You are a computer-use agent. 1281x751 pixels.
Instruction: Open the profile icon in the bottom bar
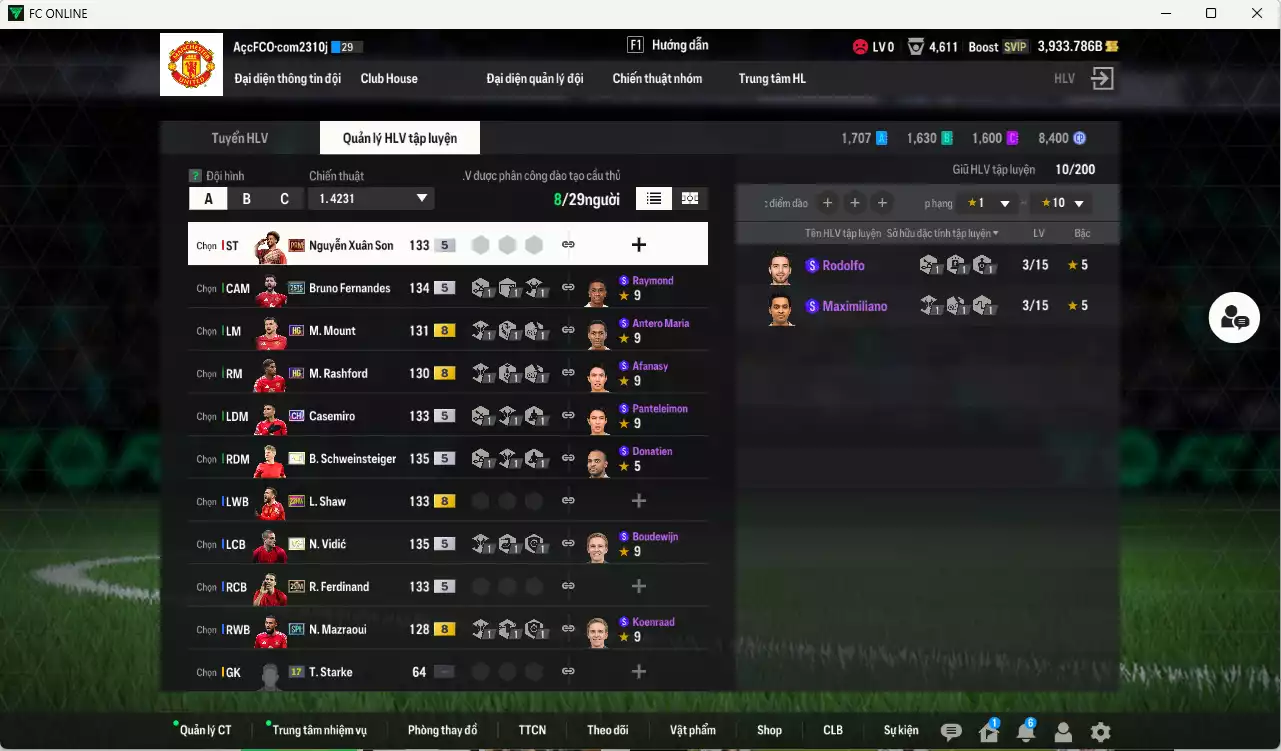tap(1062, 731)
